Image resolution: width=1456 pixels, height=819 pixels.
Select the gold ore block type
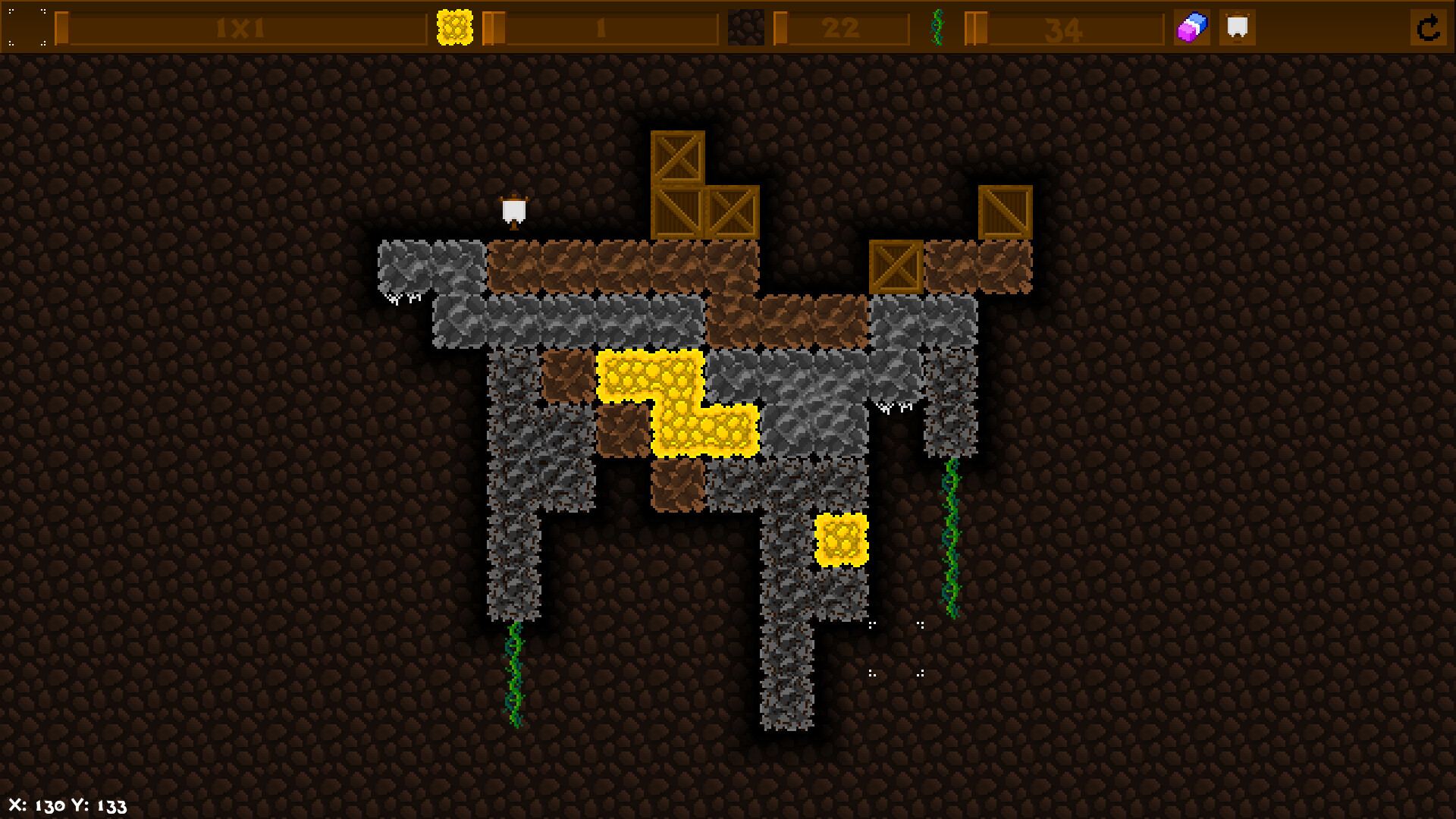(453, 27)
